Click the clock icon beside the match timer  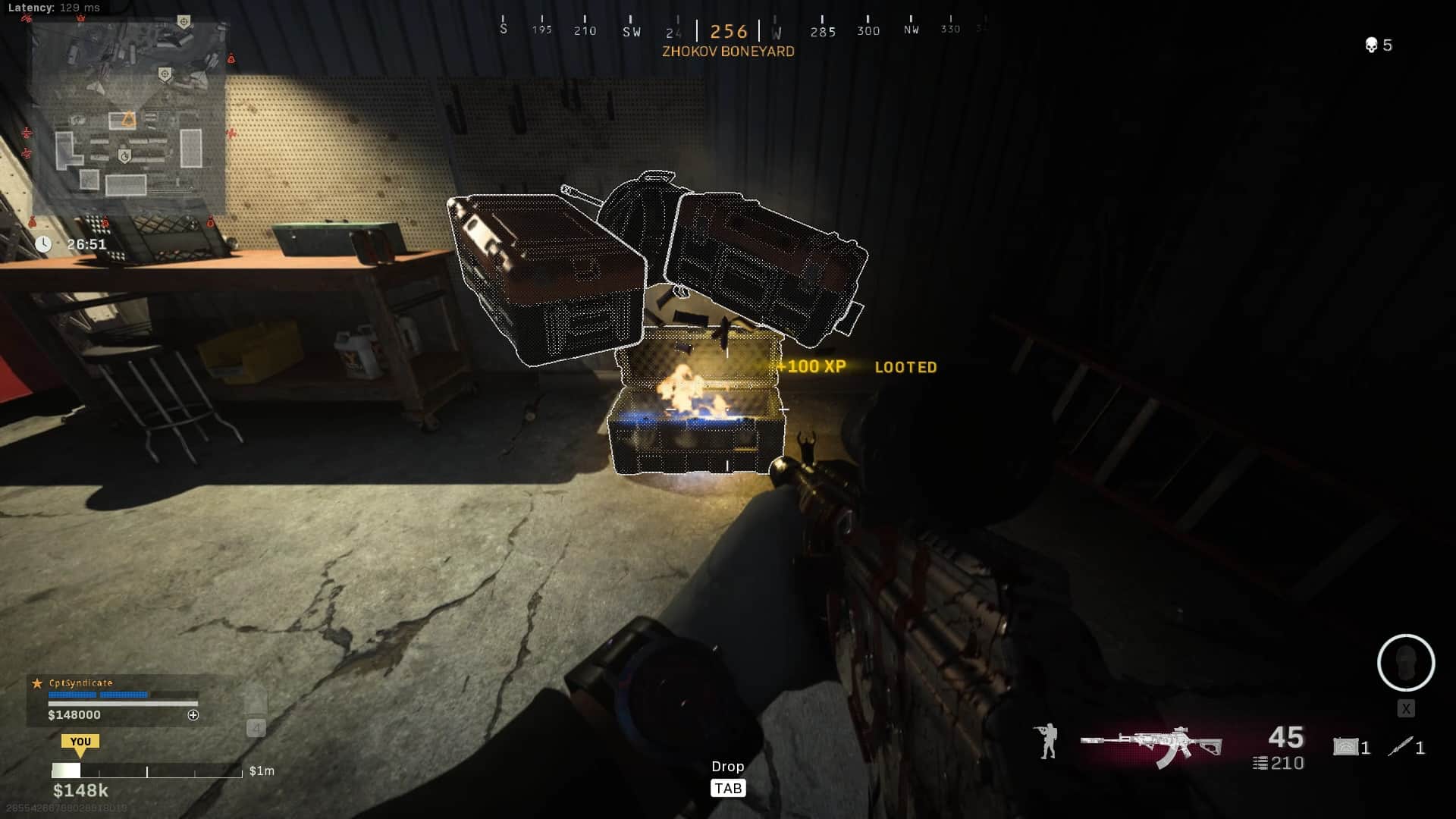[x=45, y=245]
